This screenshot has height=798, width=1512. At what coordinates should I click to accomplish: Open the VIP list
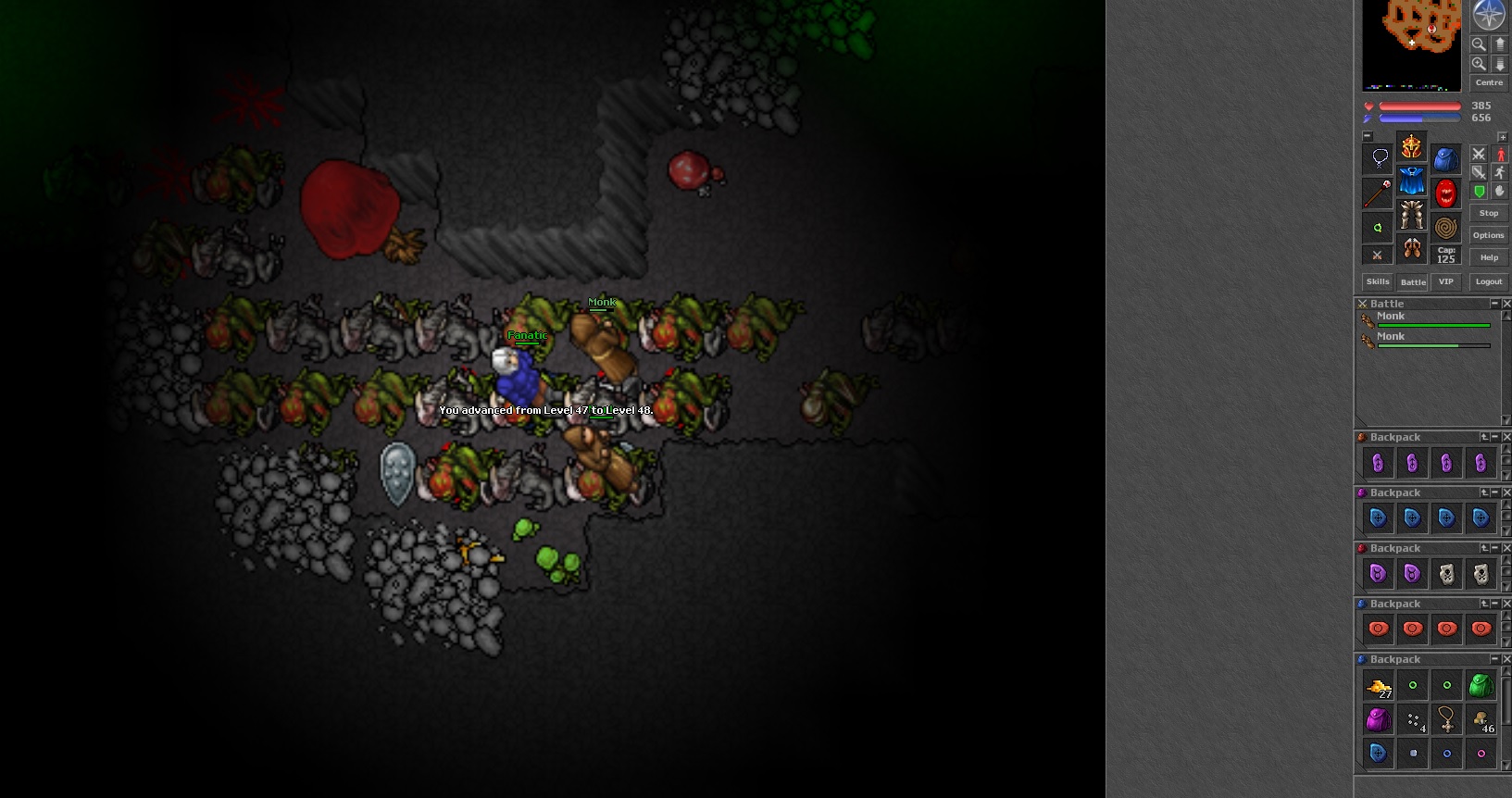pos(1446,281)
